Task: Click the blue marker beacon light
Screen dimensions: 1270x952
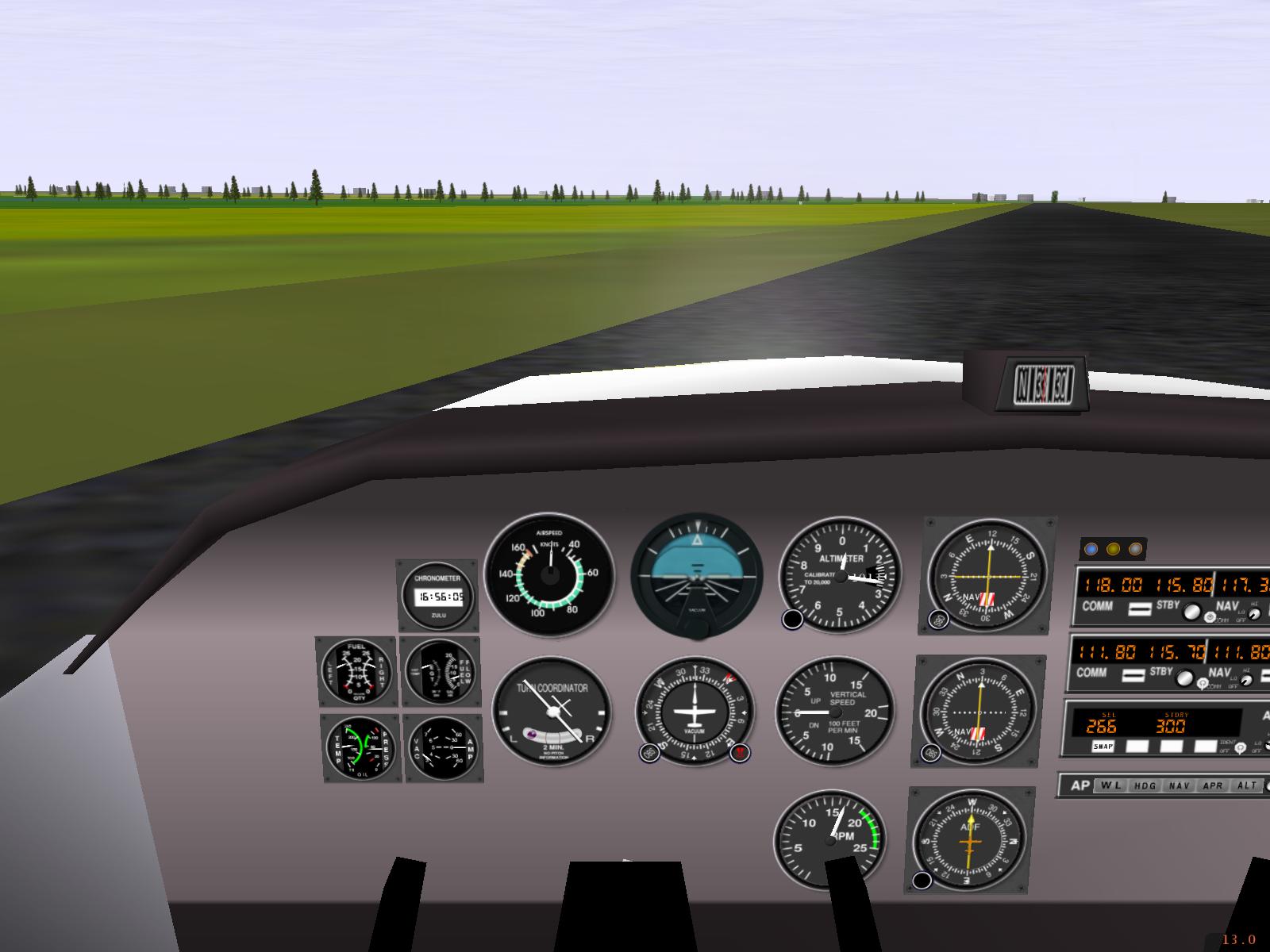Action: coord(1091,548)
